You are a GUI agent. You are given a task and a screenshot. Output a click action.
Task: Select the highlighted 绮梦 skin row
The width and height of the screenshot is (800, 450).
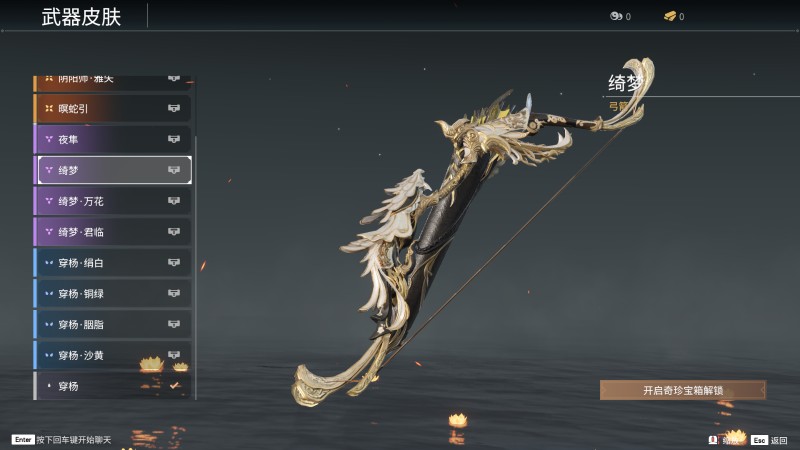pyautogui.click(x=114, y=170)
